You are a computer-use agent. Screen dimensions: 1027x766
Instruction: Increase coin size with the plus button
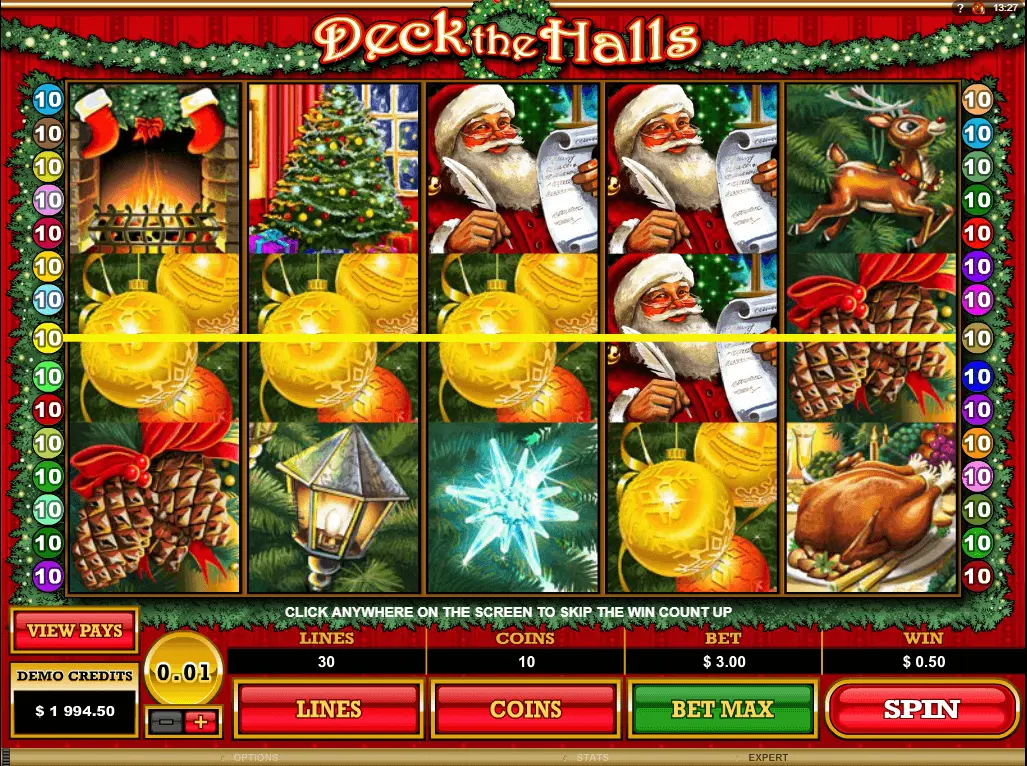click(x=200, y=721)
